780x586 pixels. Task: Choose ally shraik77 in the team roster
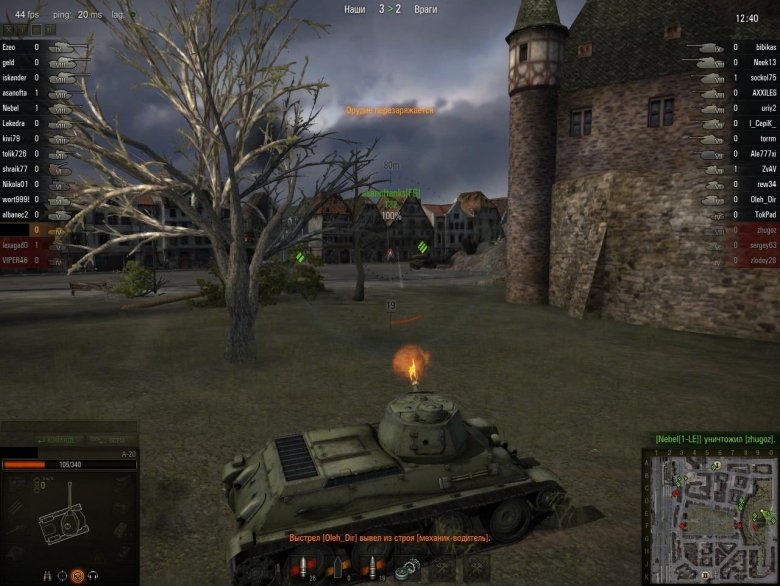pos(15,169)
